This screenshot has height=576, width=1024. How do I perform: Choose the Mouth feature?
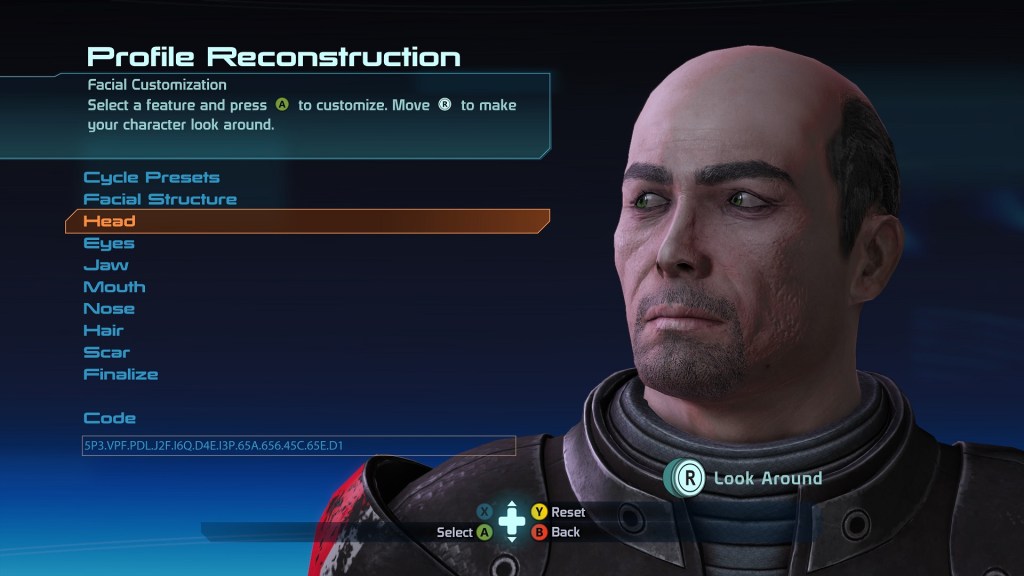click(x=114, y=287)
